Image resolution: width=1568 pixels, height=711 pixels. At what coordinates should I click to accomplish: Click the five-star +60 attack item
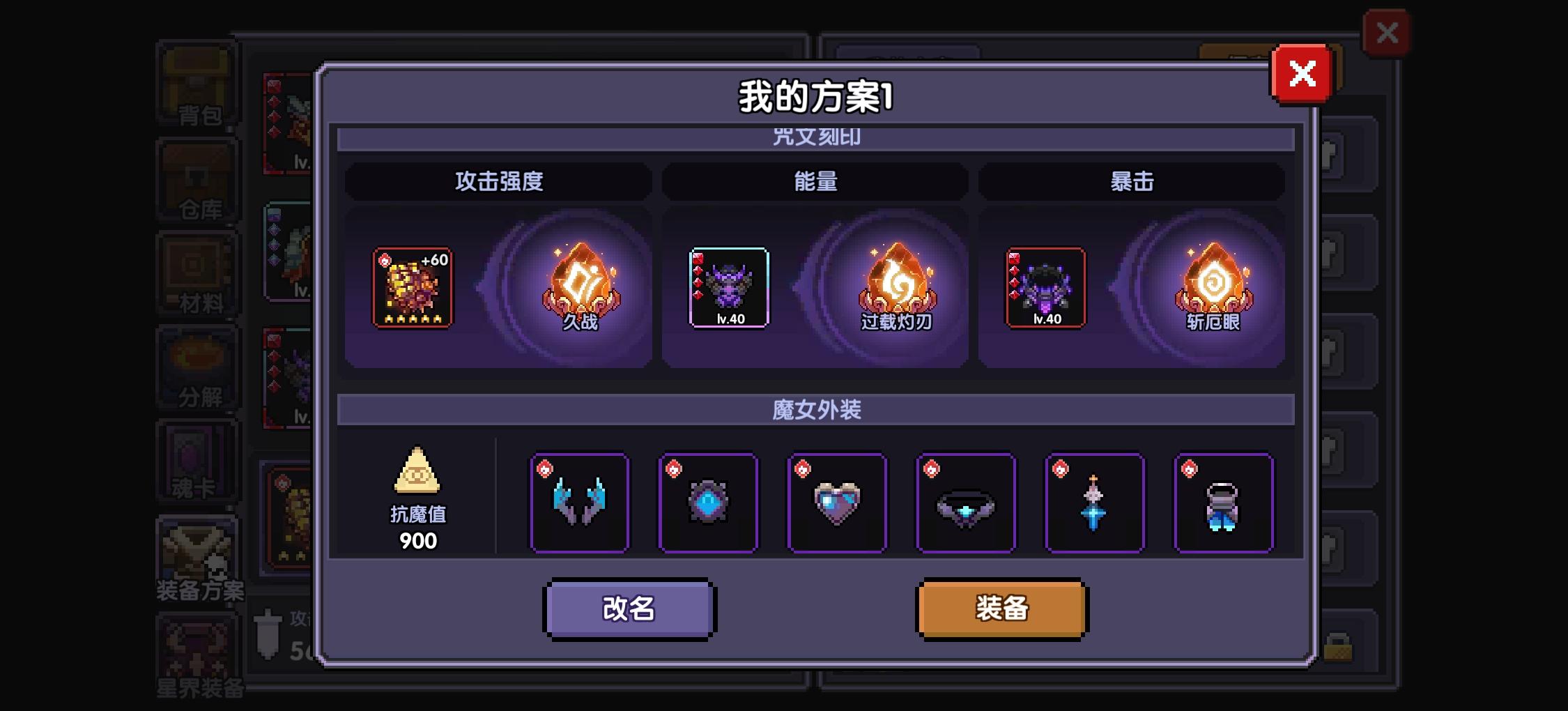(x=413, y=286)
